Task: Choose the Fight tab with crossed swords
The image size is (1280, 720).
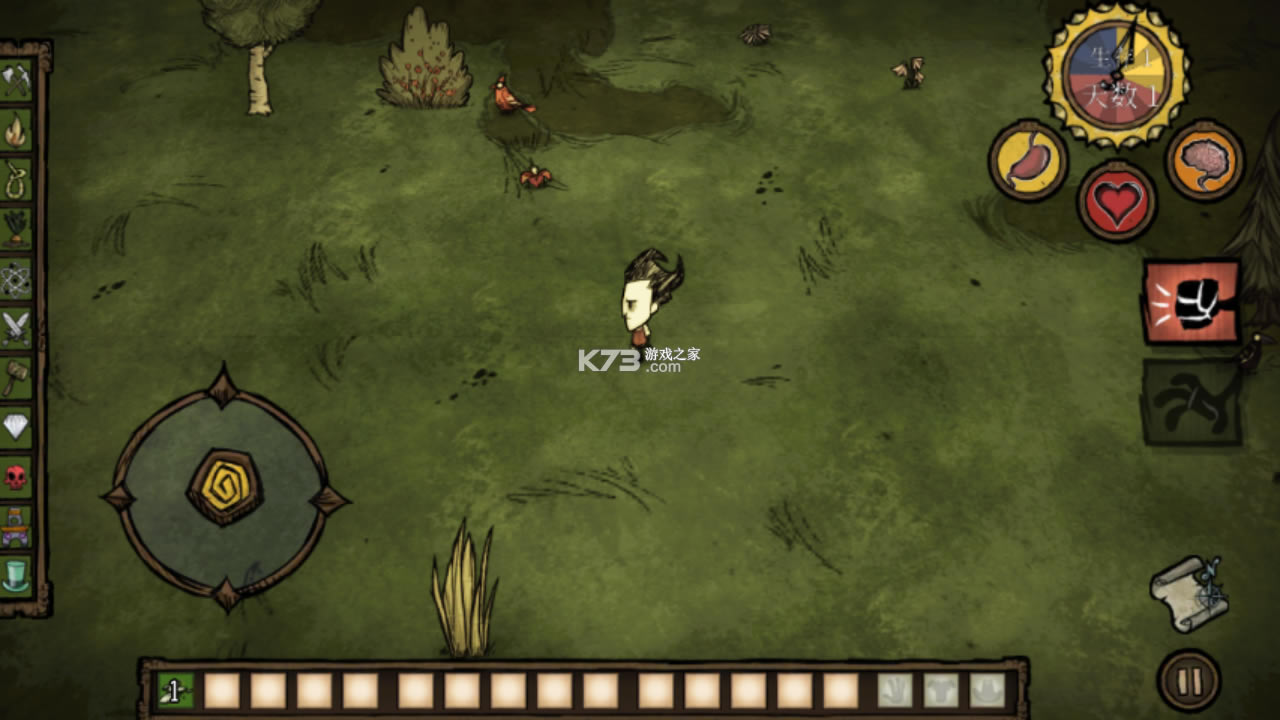Action: (16, 328)
